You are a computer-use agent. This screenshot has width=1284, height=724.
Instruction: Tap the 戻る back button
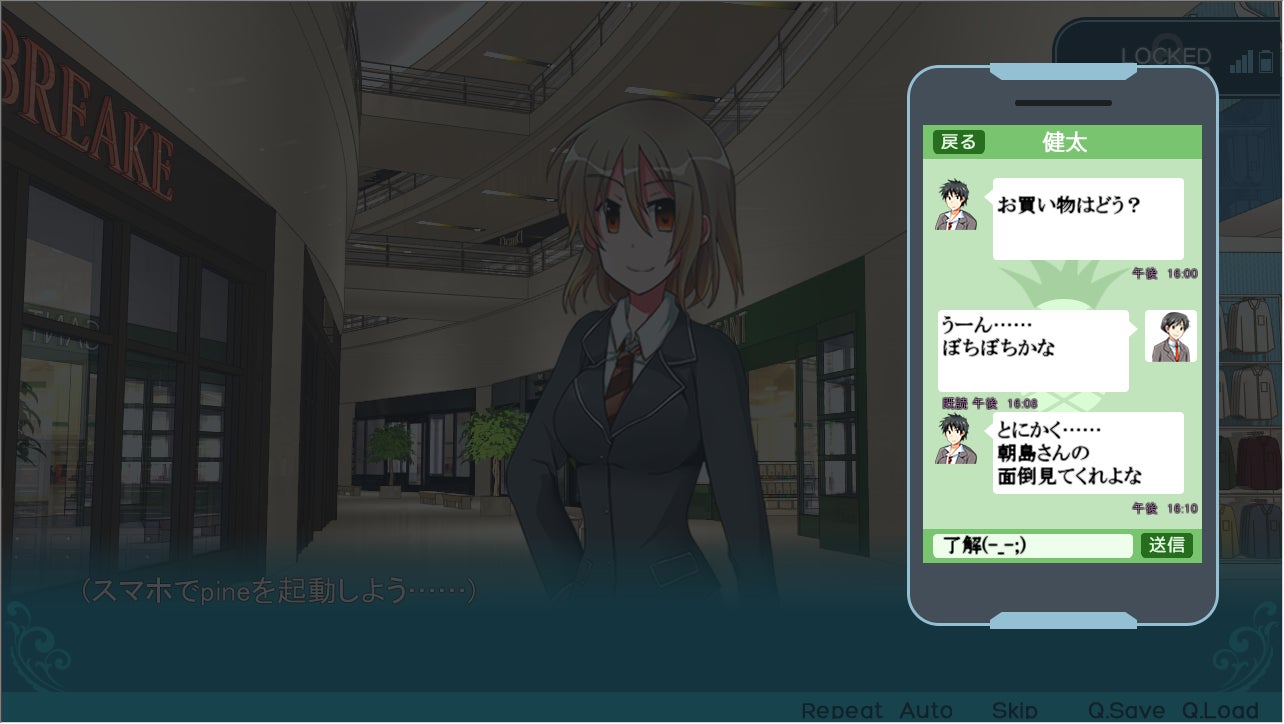coord(958,142)
